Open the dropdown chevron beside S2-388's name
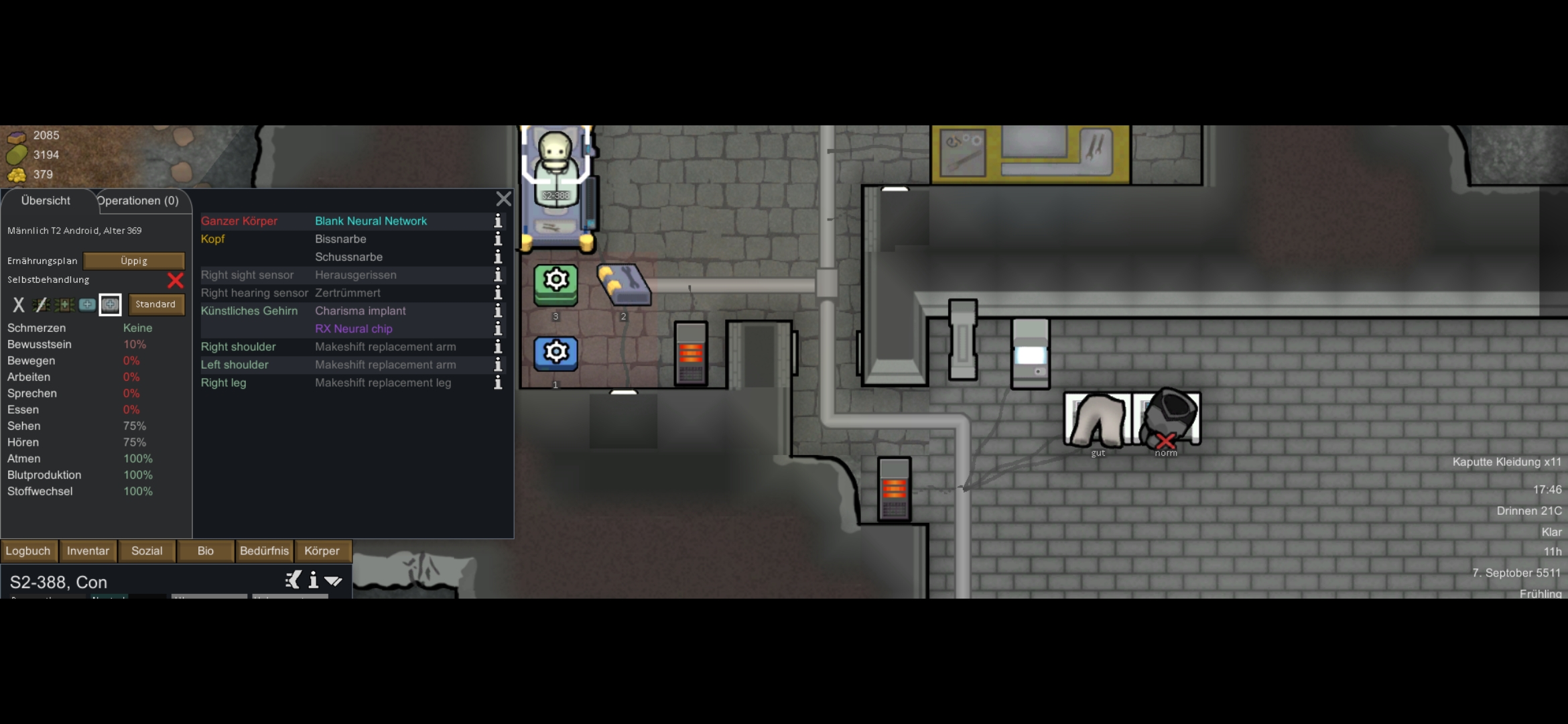This screenshot has height=724, width=1568. [334, 581]
